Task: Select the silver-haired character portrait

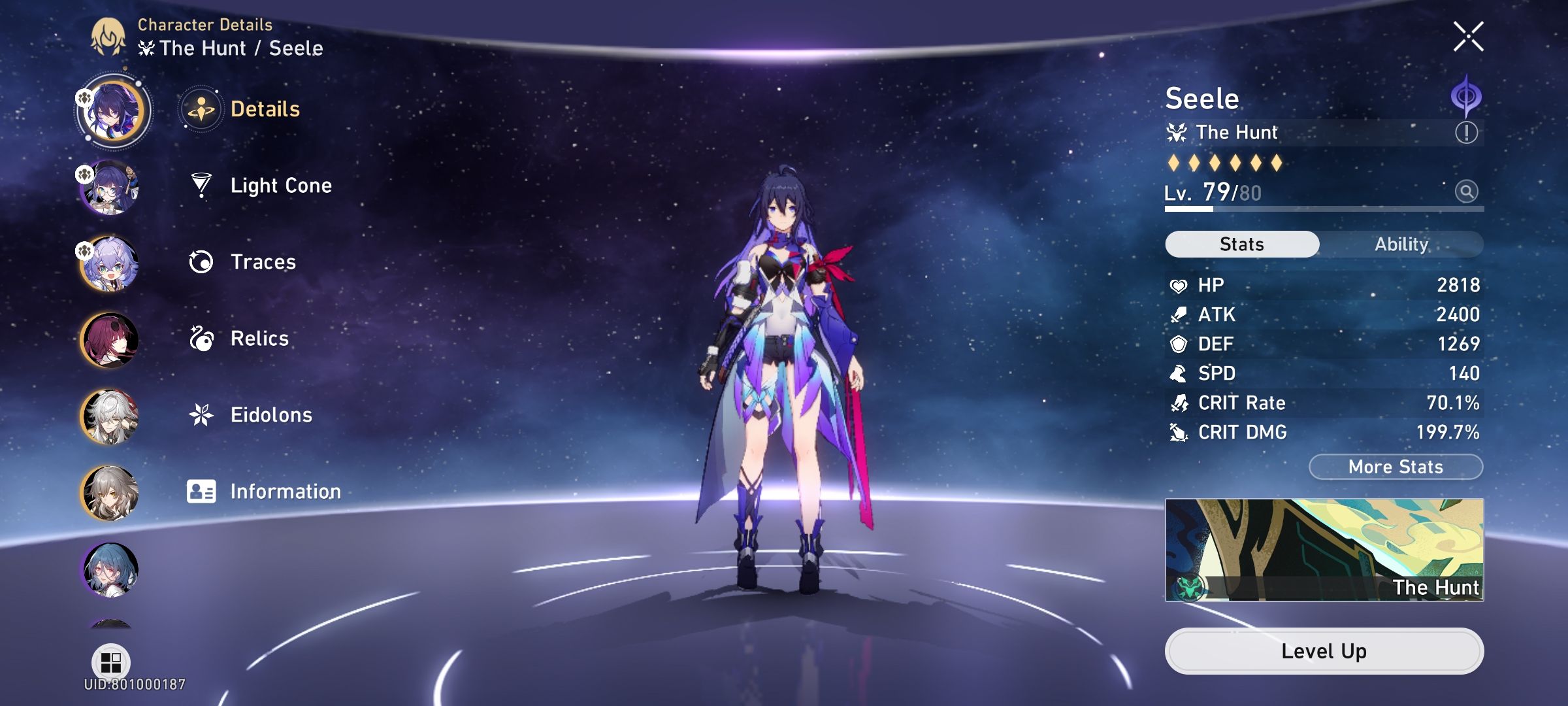Action: [111, 416]
